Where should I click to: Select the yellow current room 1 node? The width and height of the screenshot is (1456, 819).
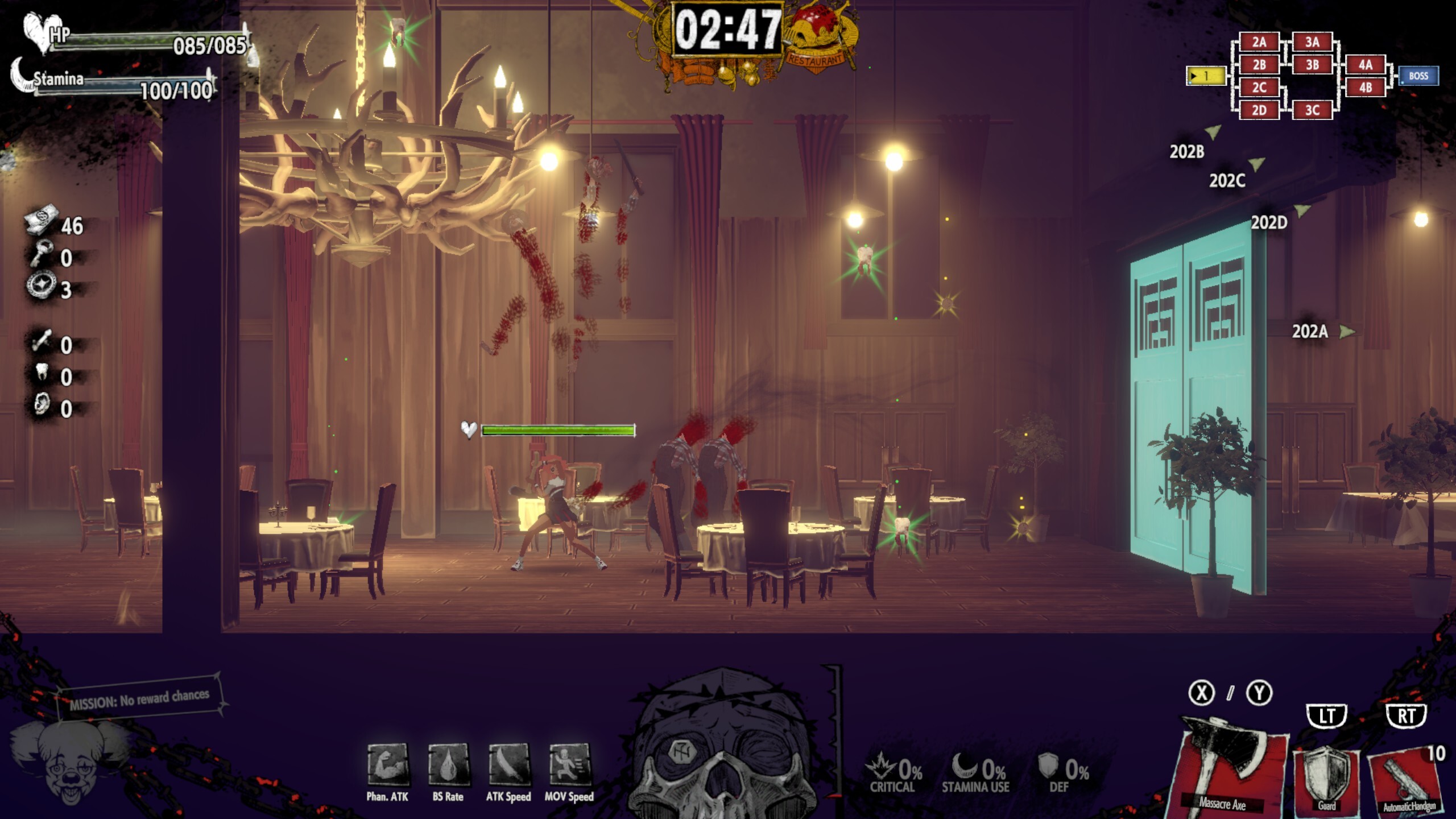point(1206,76)
